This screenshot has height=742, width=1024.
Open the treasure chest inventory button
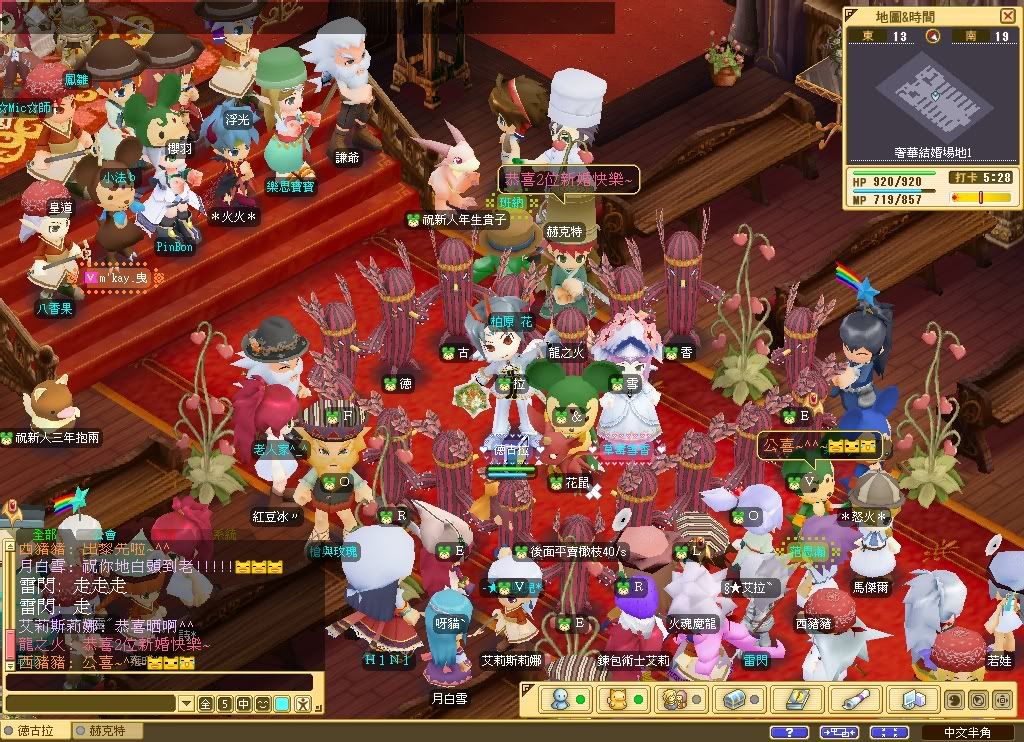click(x=735, y=699)
